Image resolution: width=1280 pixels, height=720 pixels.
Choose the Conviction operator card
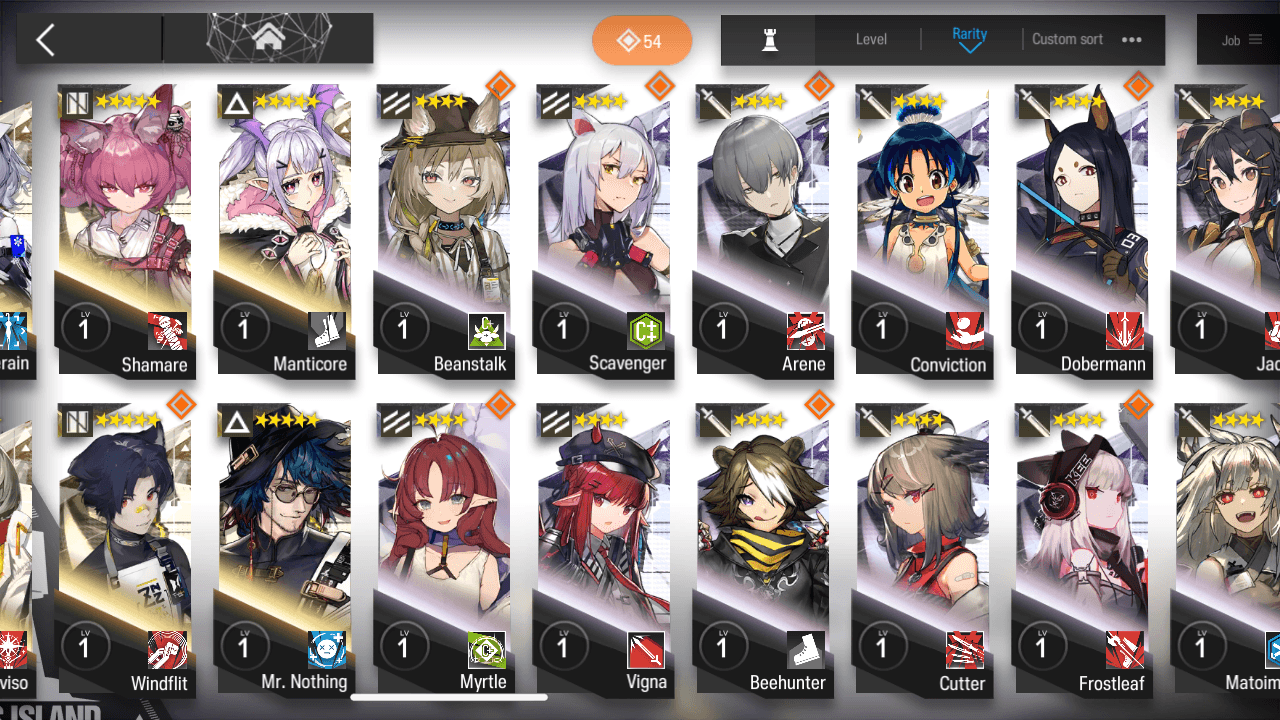click(x=922, y=230)
